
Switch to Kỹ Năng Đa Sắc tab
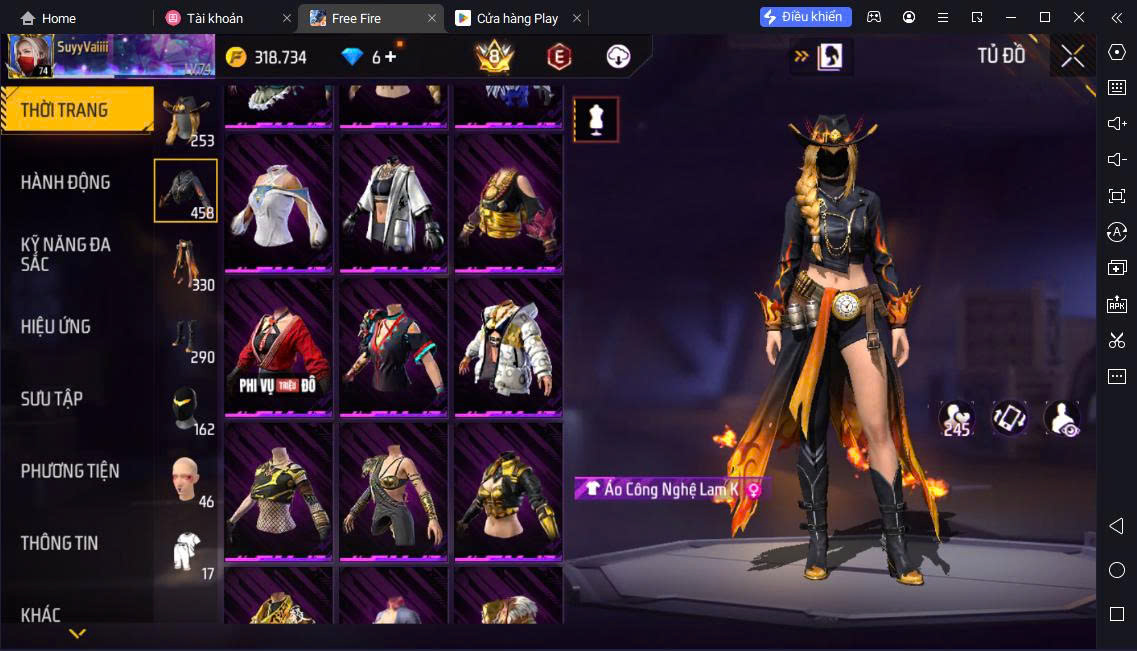click(66, 254)
